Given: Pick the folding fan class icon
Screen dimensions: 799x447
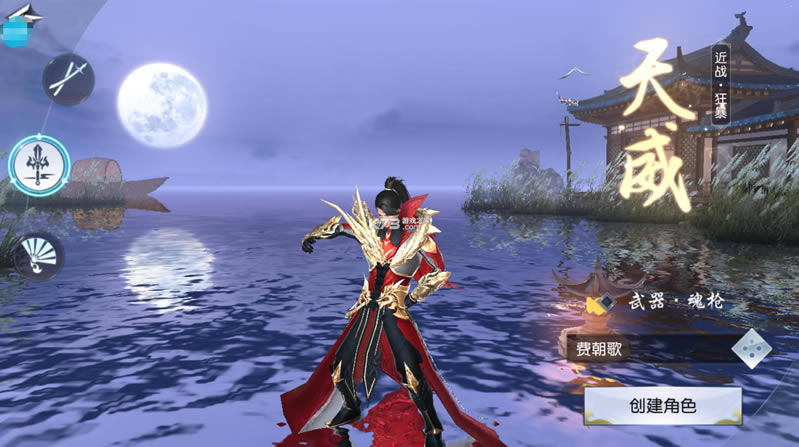Looking at the screenshot, I should (38, 254).
